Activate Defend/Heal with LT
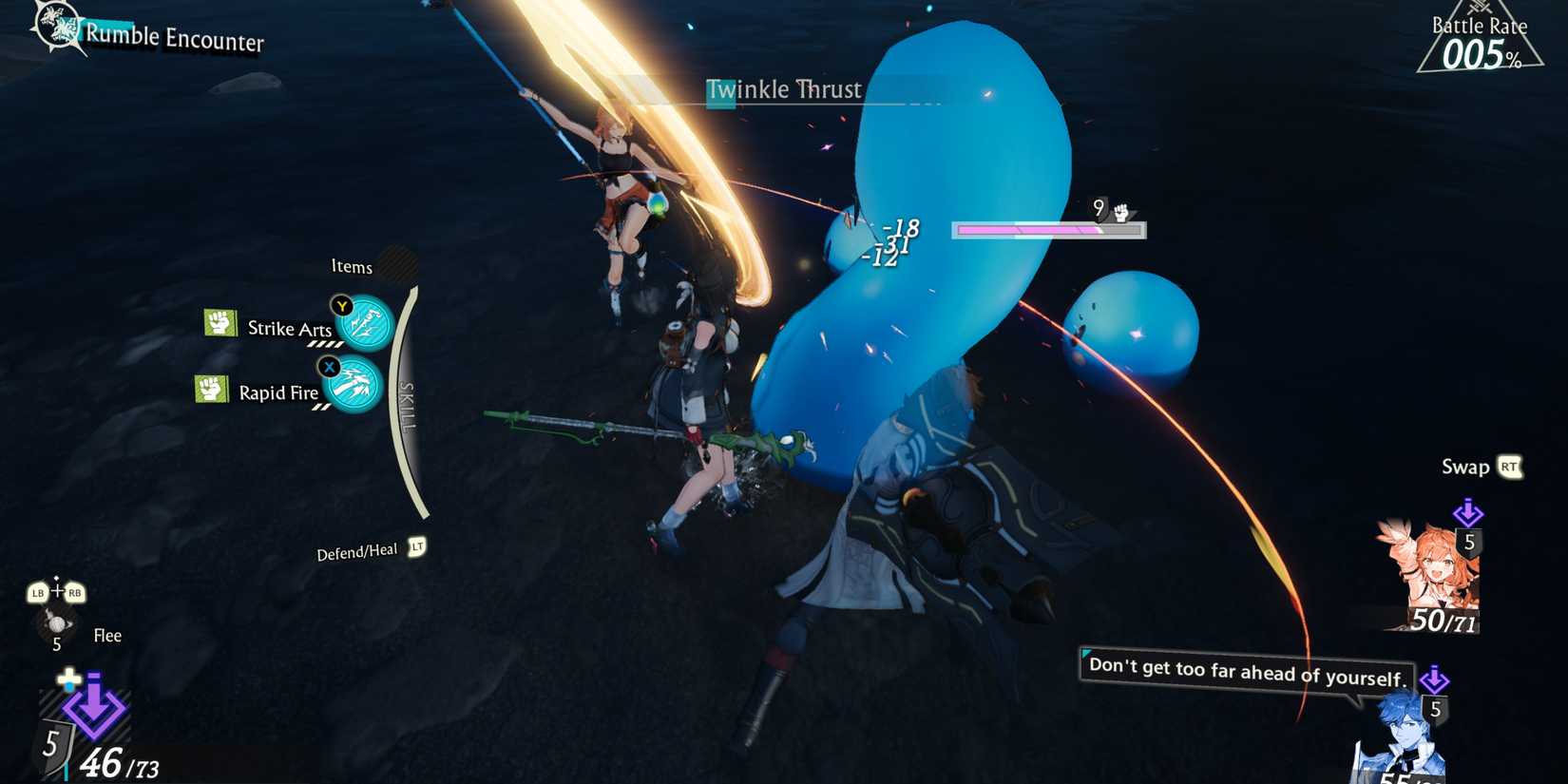The image size is (1568, 784). tap(416, 547)
